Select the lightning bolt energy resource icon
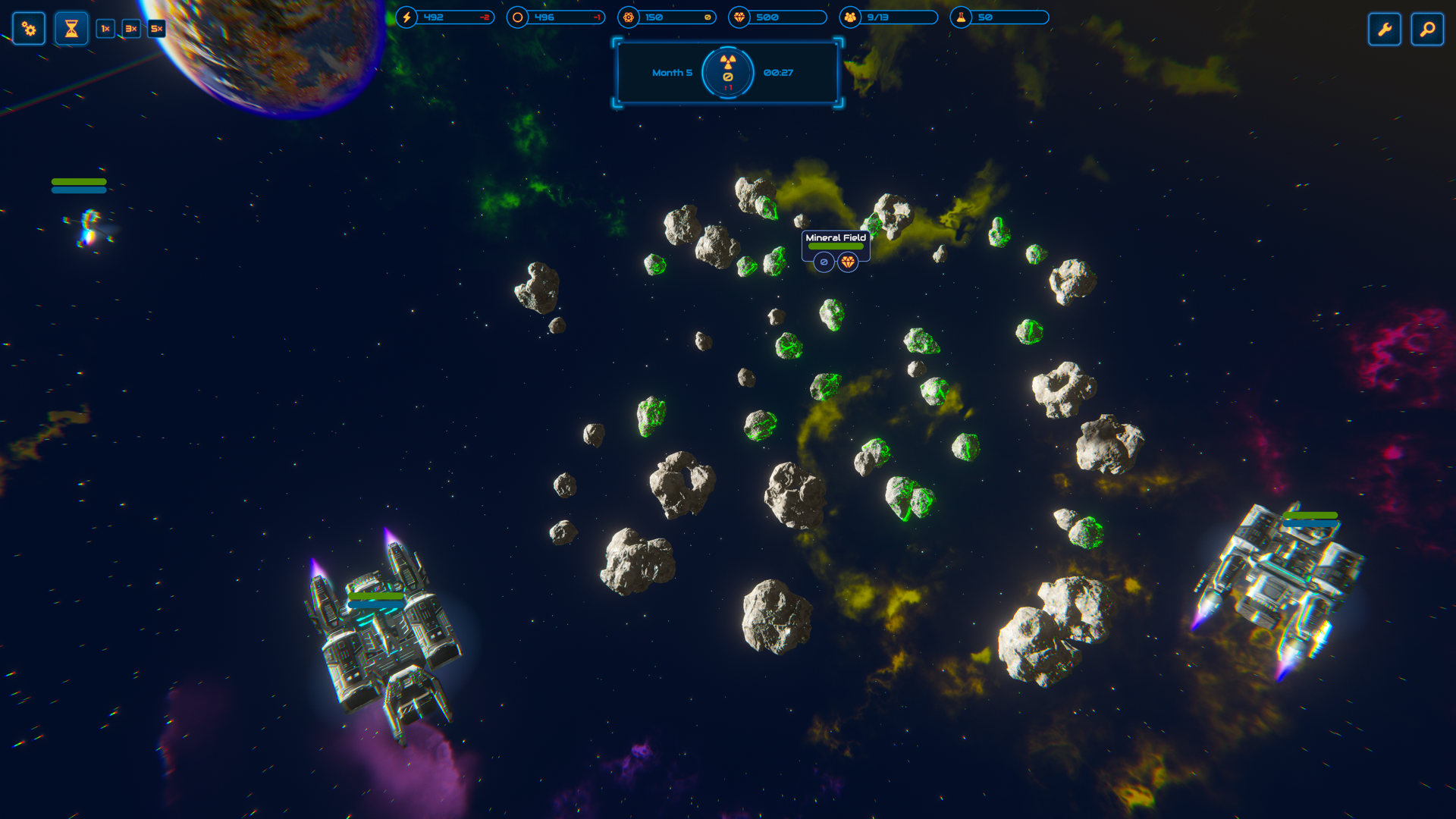 [407, 17]
